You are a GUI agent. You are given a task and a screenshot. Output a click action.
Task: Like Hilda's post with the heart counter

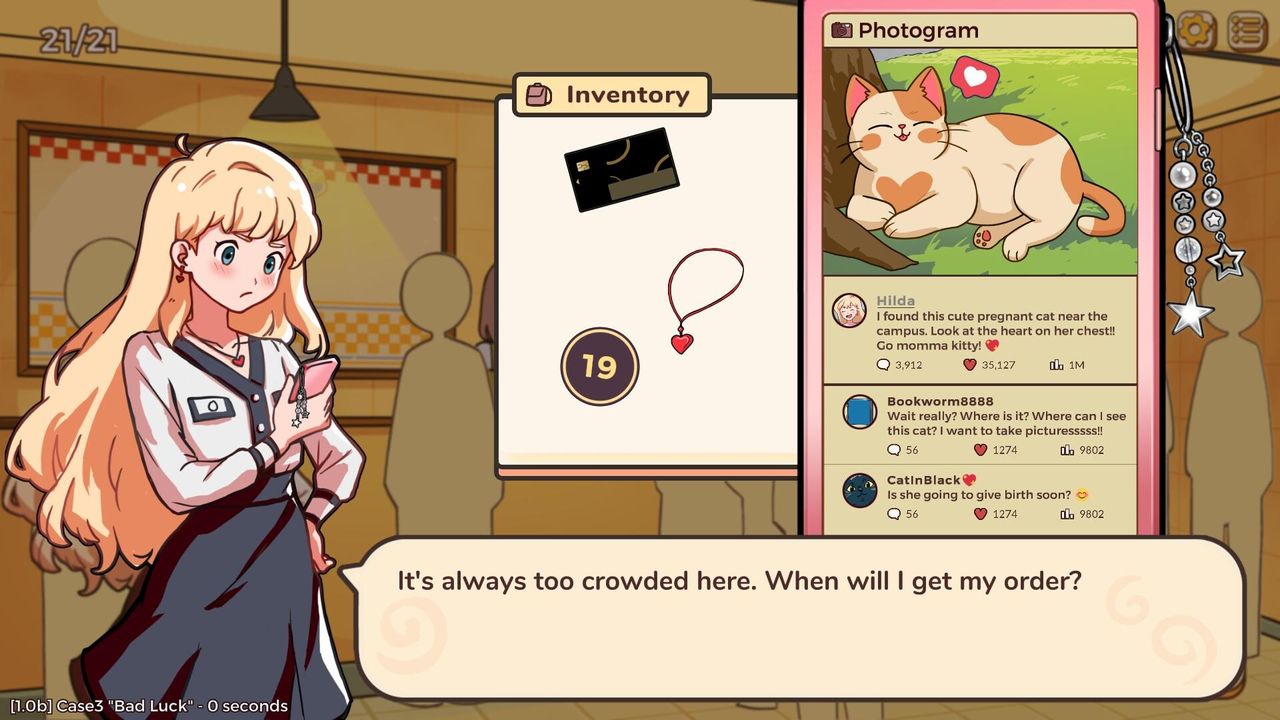pyautogui.click(x=969, y=365)
